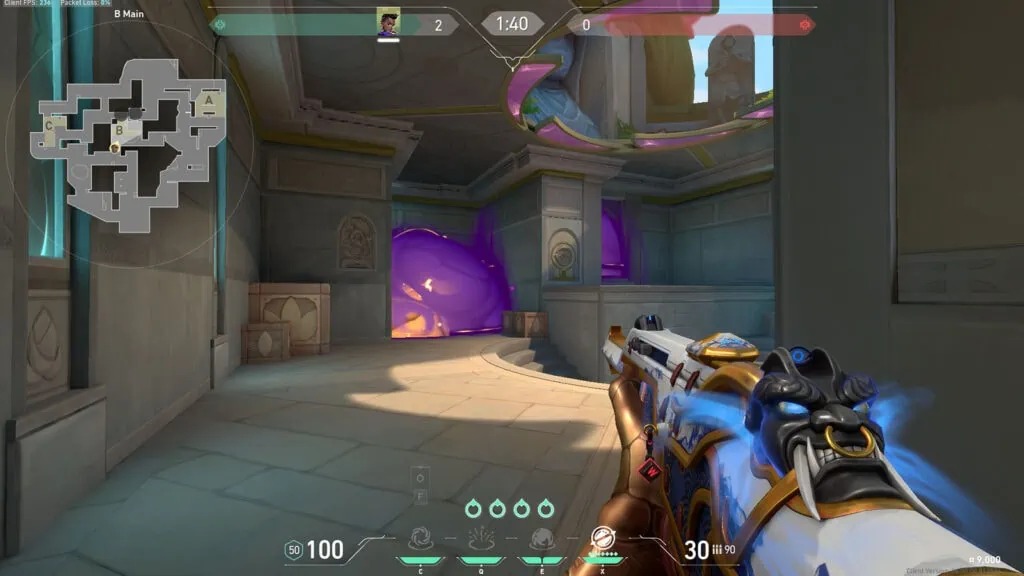
Task: Select the C site marker on minimap
Action: 49,126
